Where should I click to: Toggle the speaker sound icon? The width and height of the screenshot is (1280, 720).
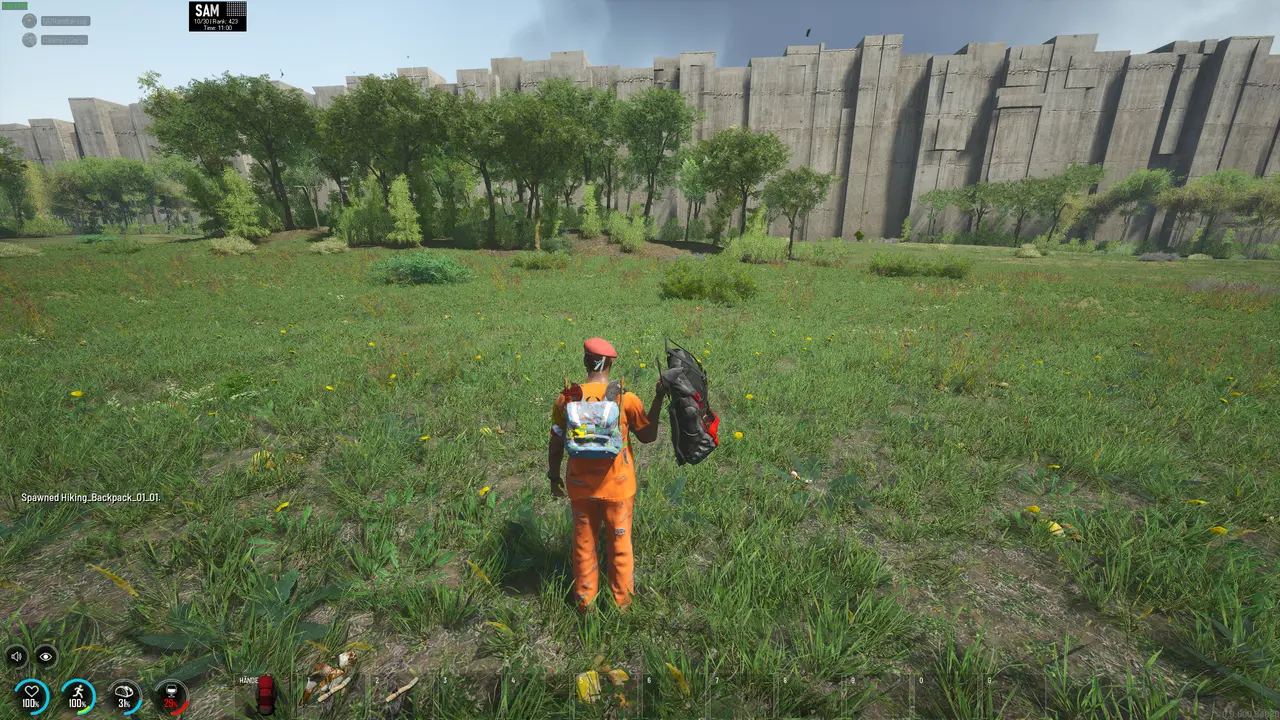(x=17, y=656)
